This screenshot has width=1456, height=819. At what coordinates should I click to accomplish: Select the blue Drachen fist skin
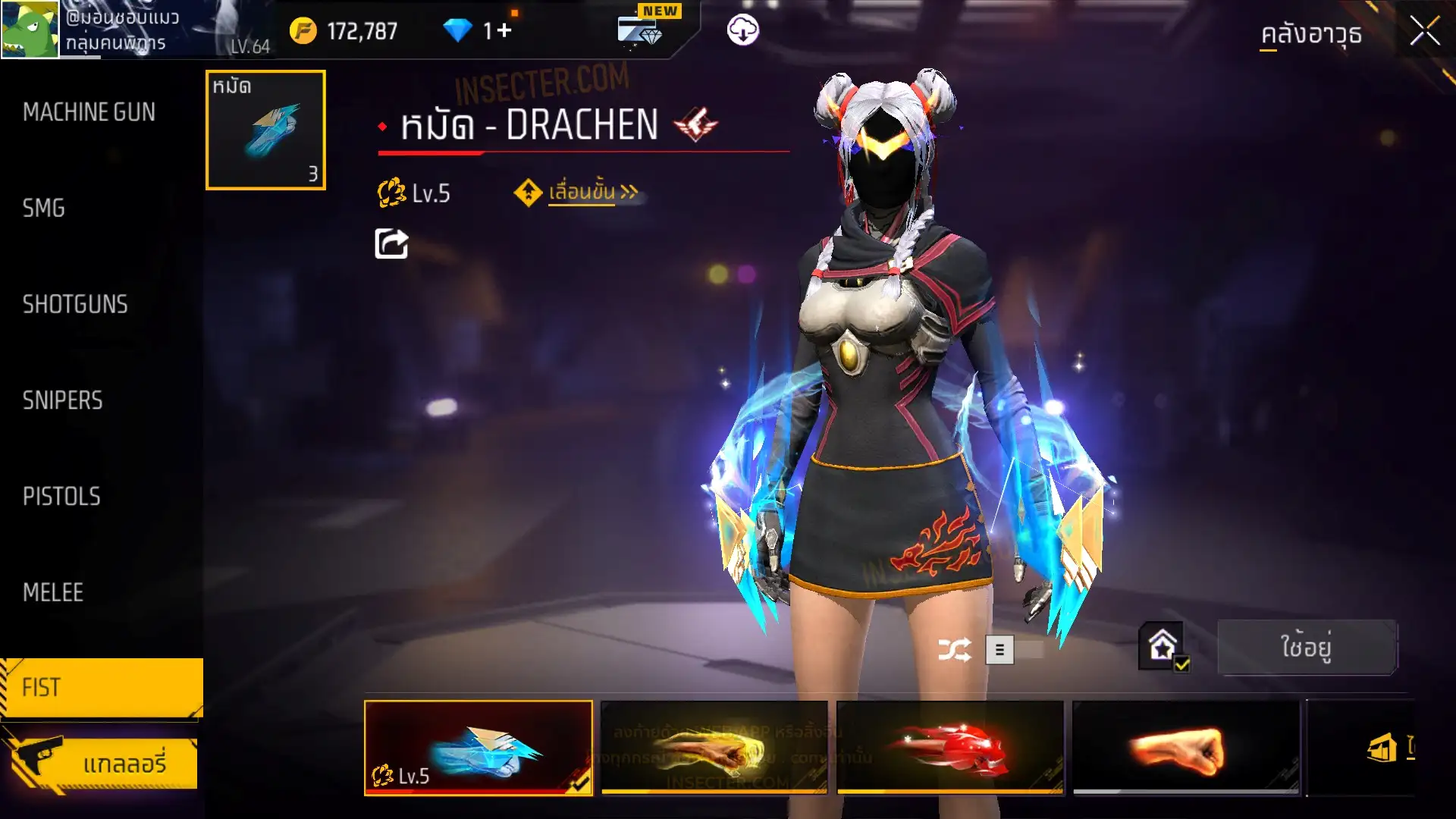[x=479, y=748]
